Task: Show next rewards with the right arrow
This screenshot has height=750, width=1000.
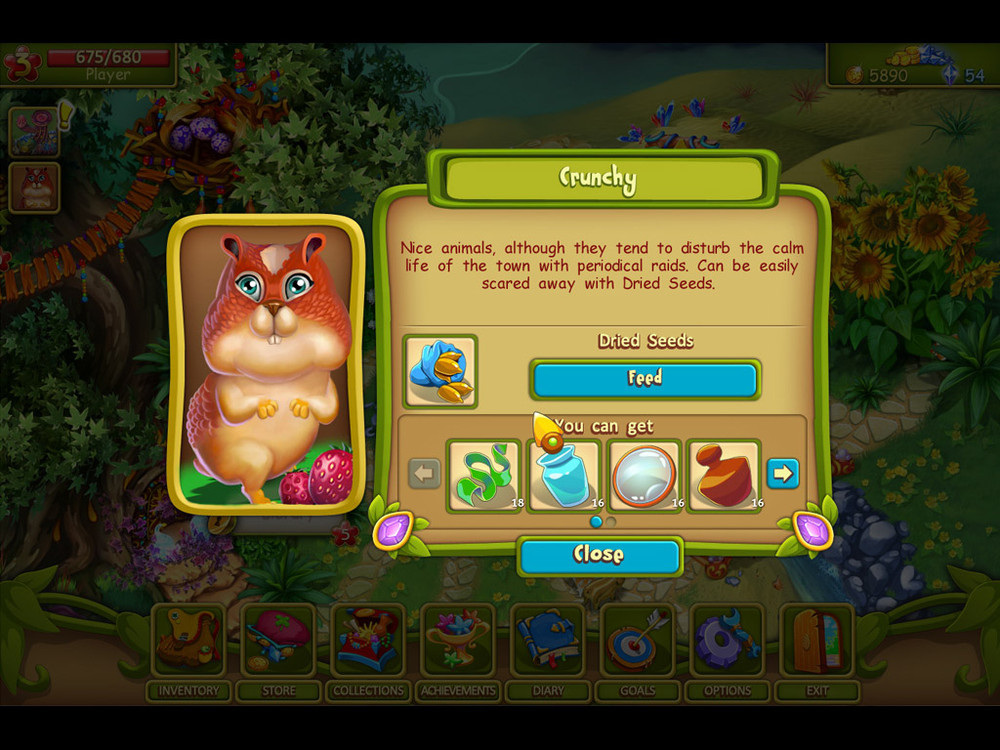Action: (783, 473)
